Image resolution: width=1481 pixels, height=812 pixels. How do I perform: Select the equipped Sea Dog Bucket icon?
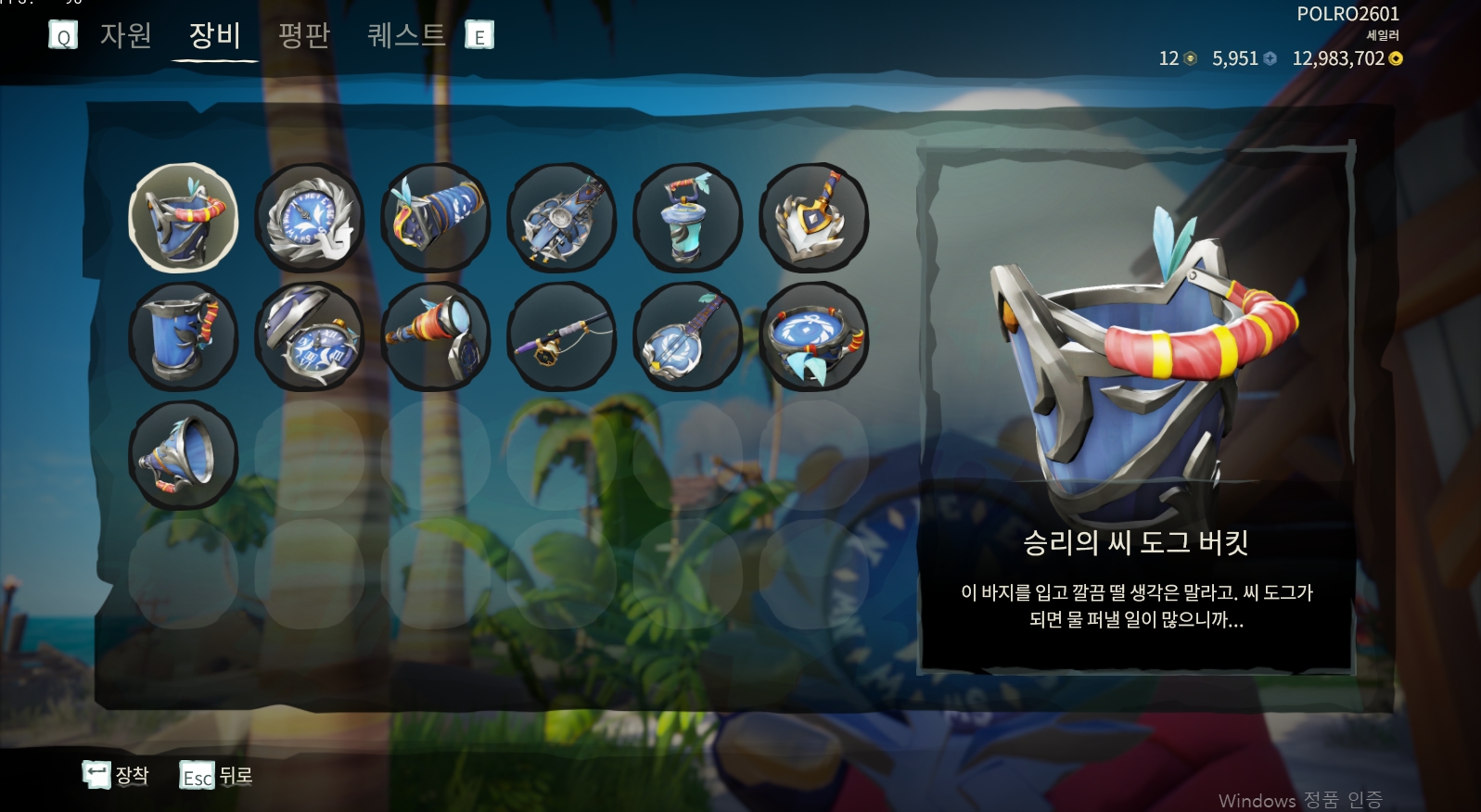click(x=185, y=217)
